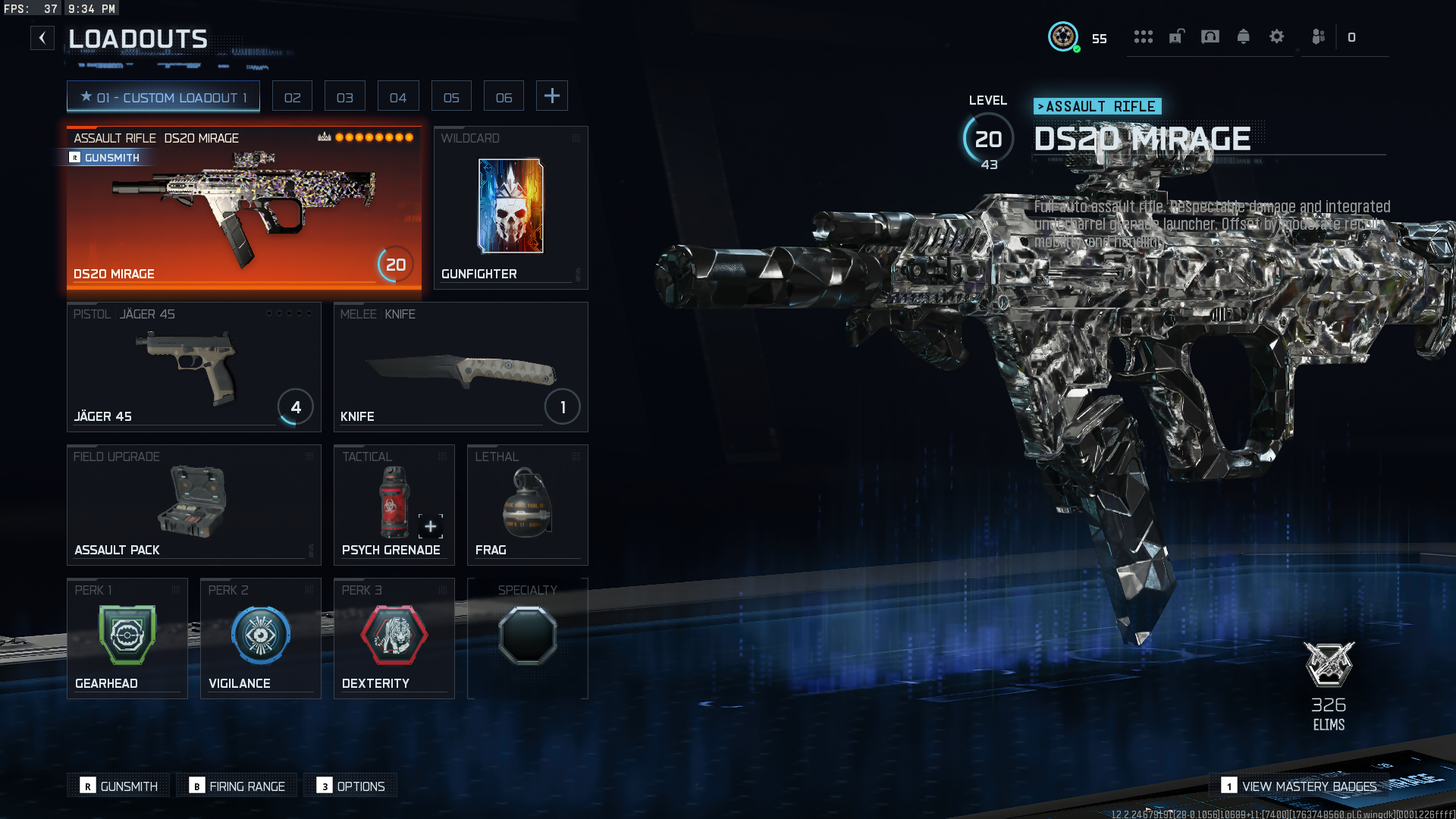Add a new loadout with the plus button

click(x=552, y=96)
